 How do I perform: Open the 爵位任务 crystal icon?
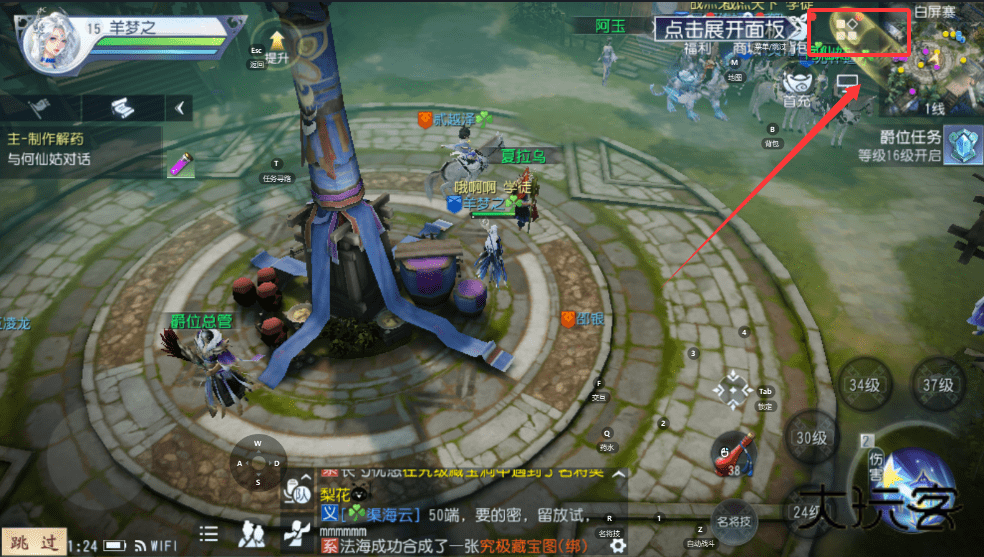pos(962,144)
